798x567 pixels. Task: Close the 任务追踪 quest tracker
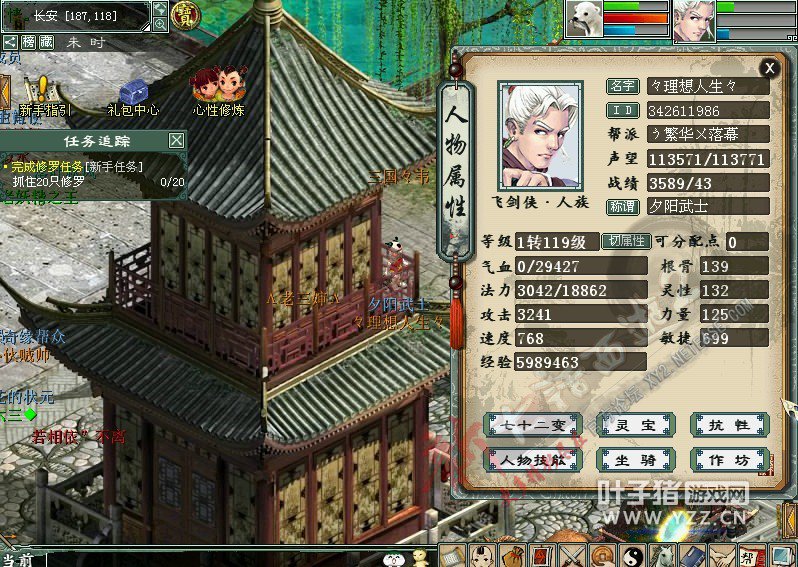[176, 141]
